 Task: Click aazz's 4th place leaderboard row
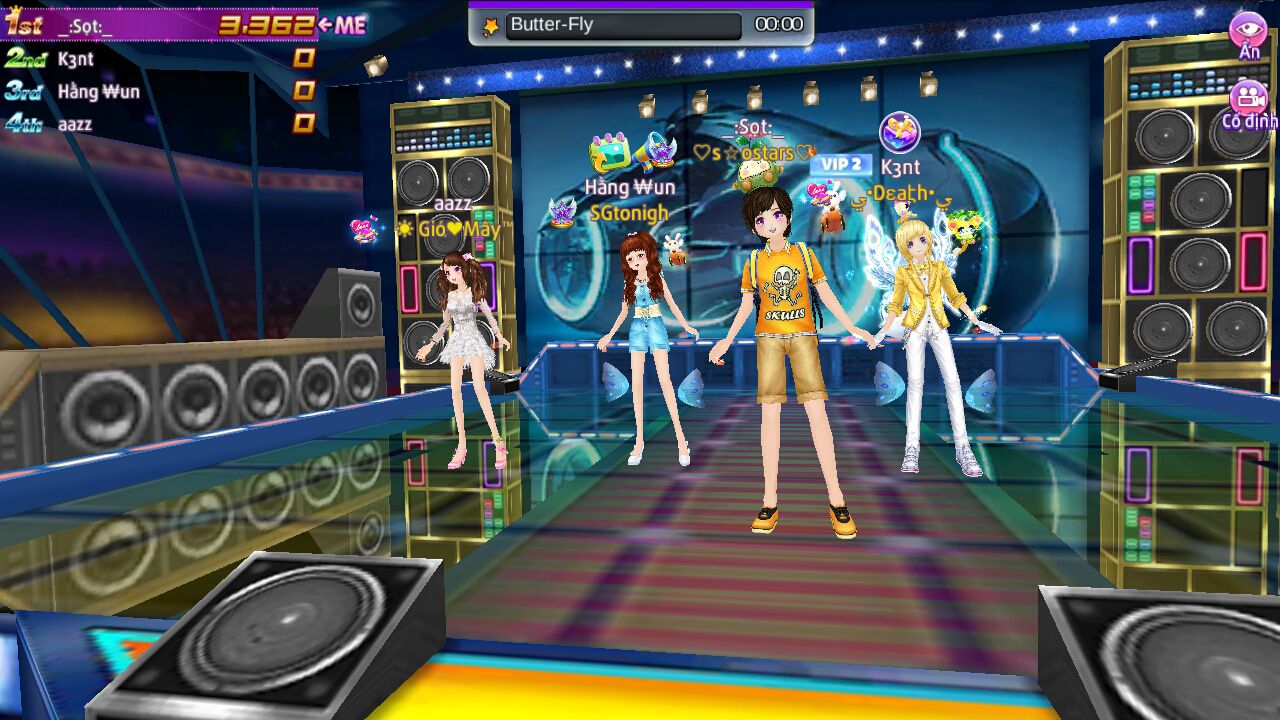click(x=160, y=124)
